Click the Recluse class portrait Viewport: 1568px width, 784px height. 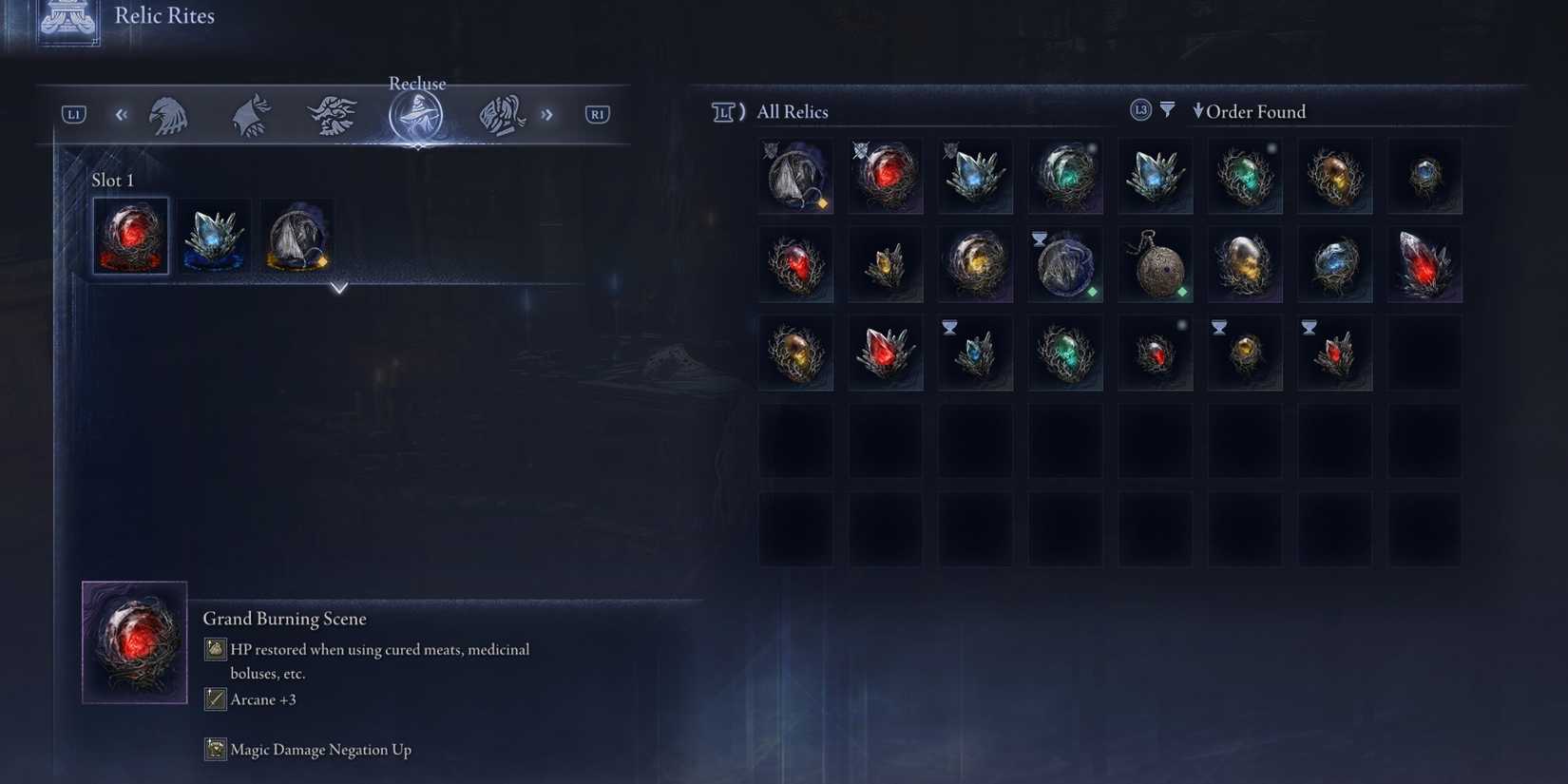[416, 113]
